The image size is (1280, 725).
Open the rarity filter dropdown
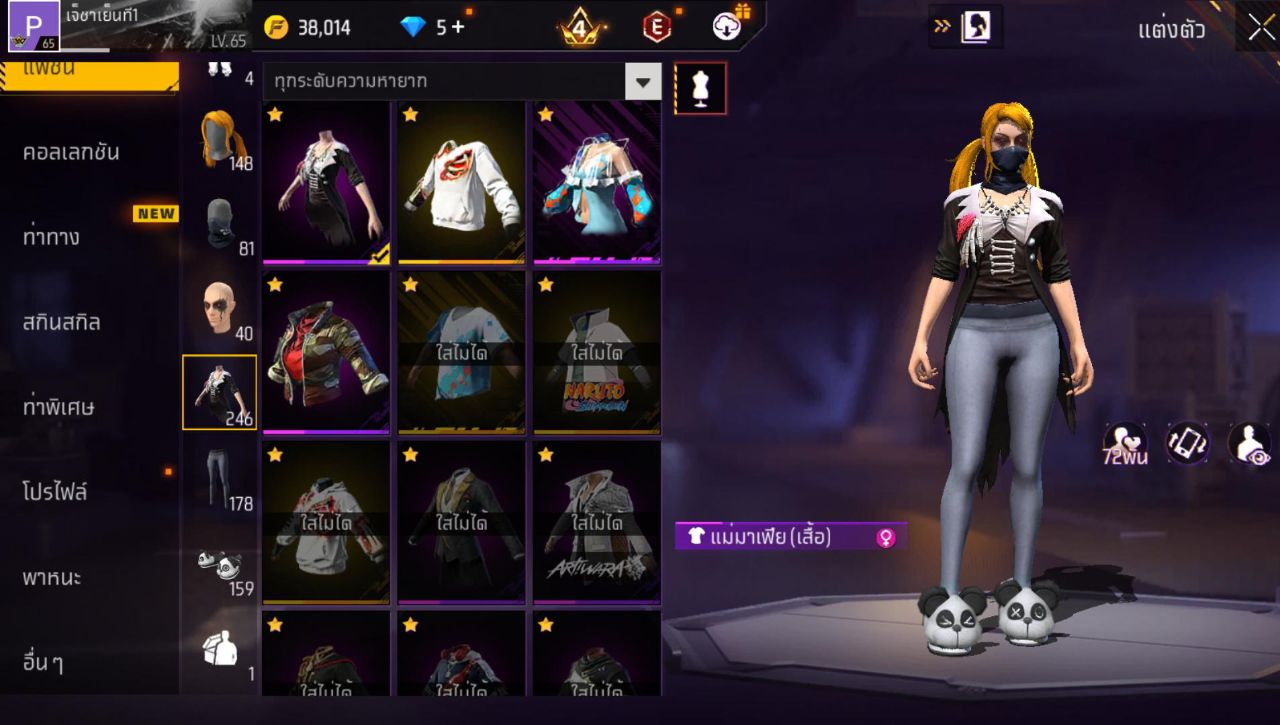point(643,82)
